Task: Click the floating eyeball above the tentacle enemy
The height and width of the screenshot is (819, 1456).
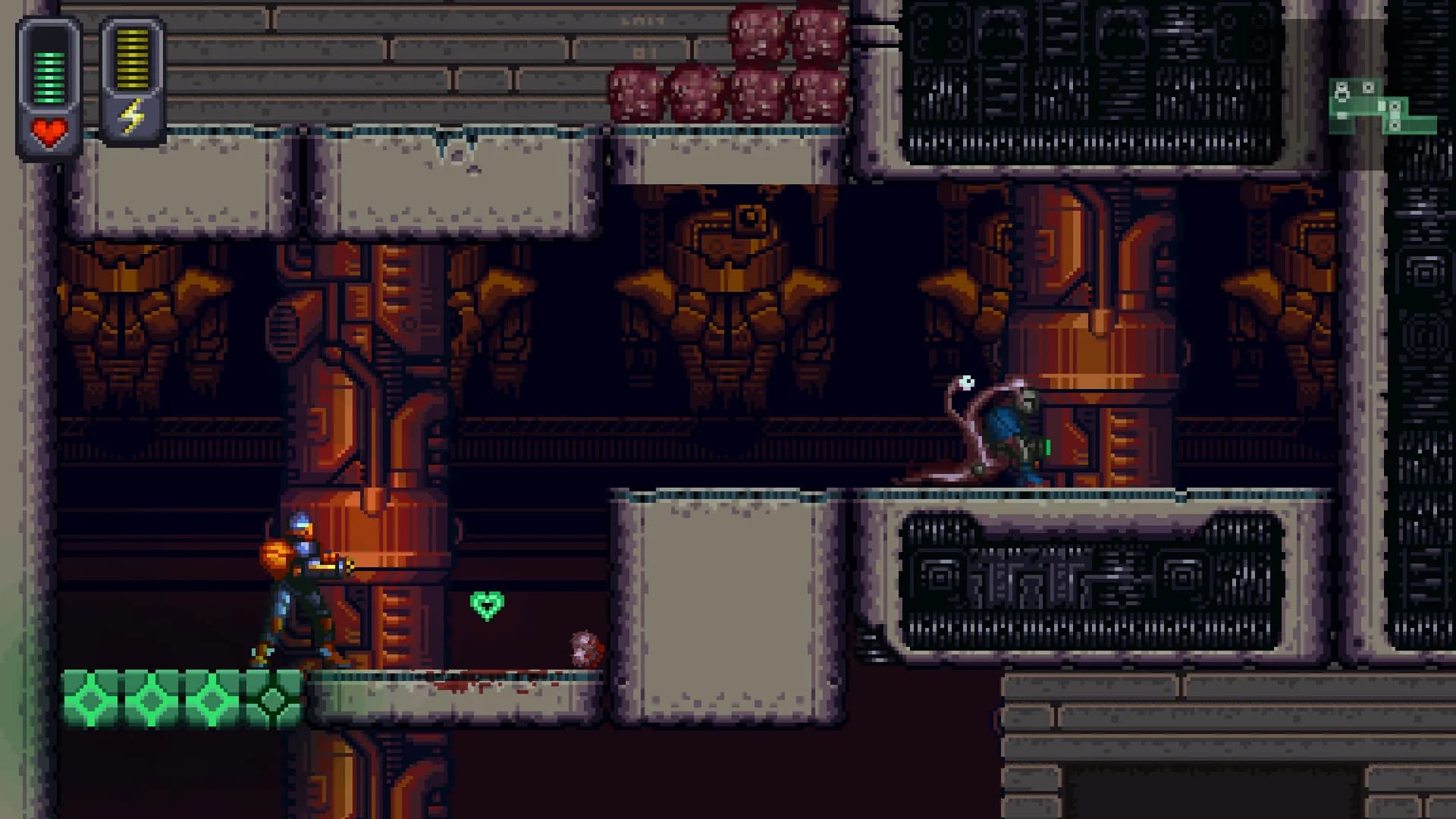Action: coord(967,382)
